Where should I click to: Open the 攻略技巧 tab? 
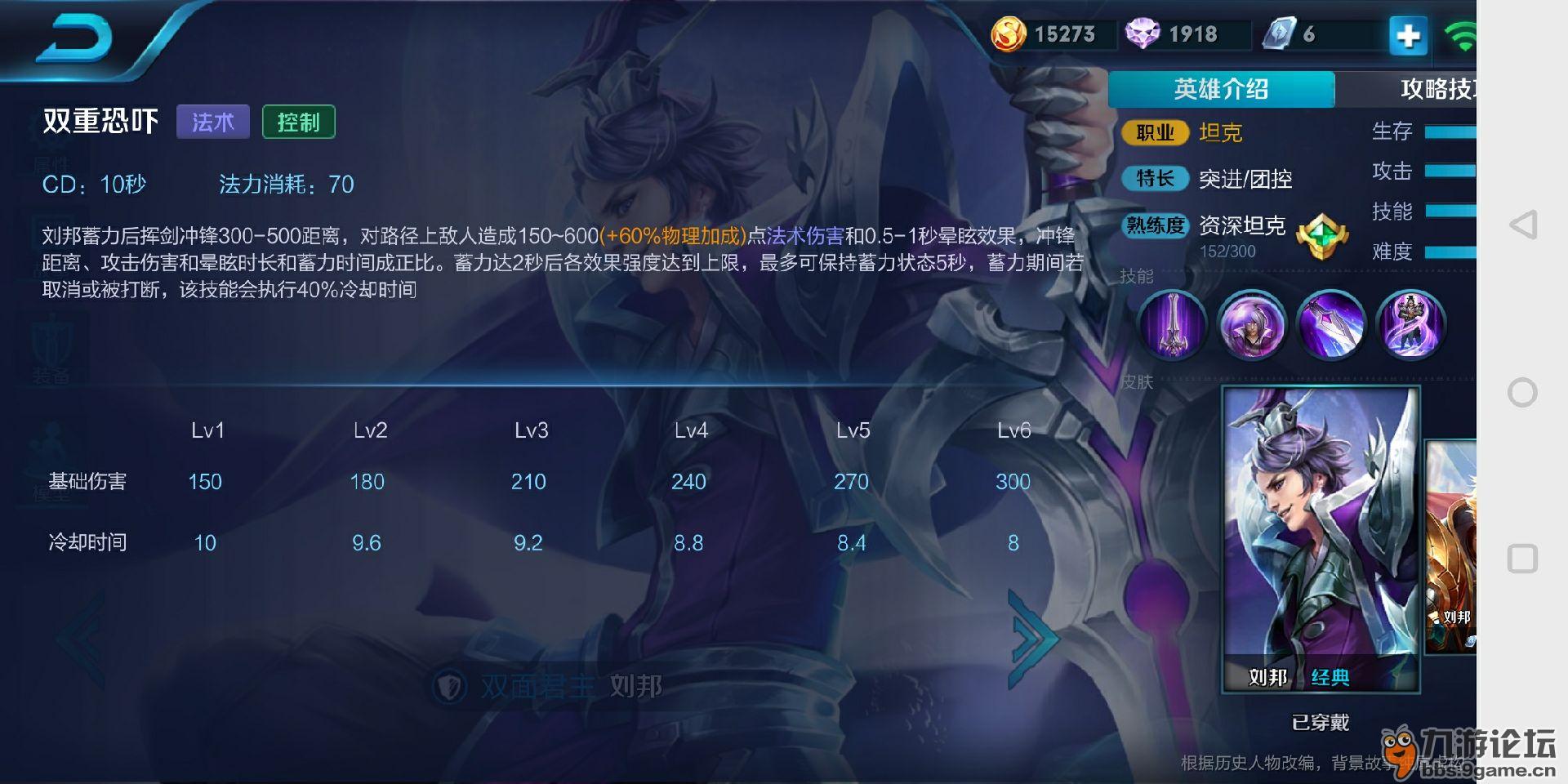coord(1436,89)
